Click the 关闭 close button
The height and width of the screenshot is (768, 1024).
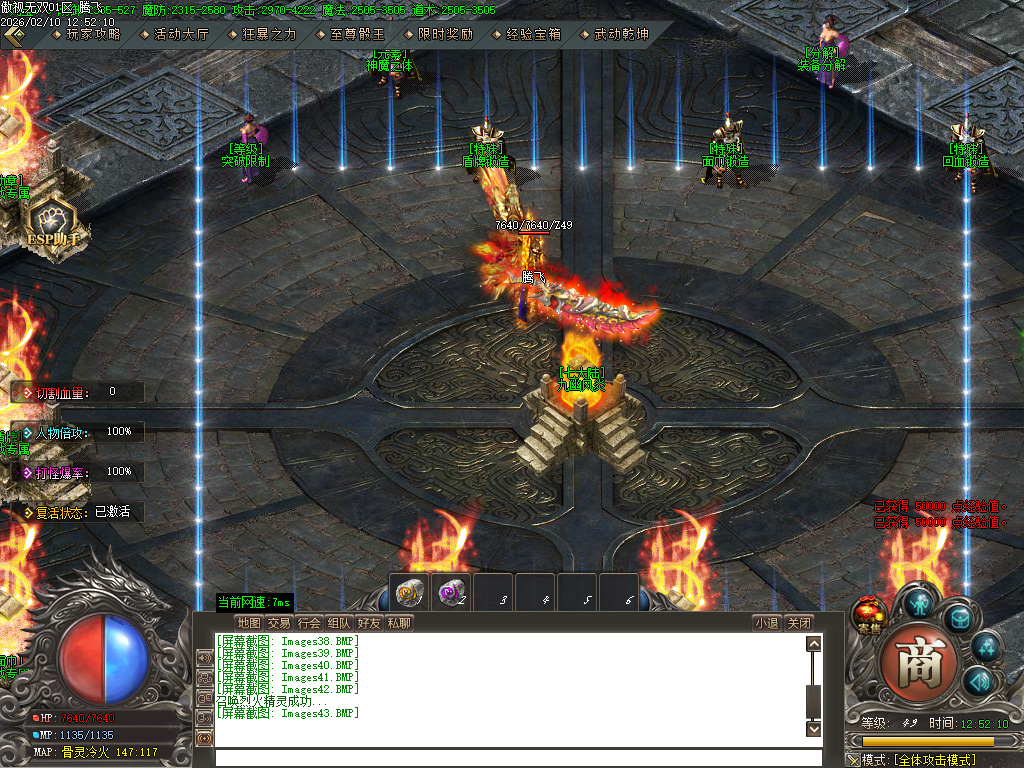pos(797,623)
